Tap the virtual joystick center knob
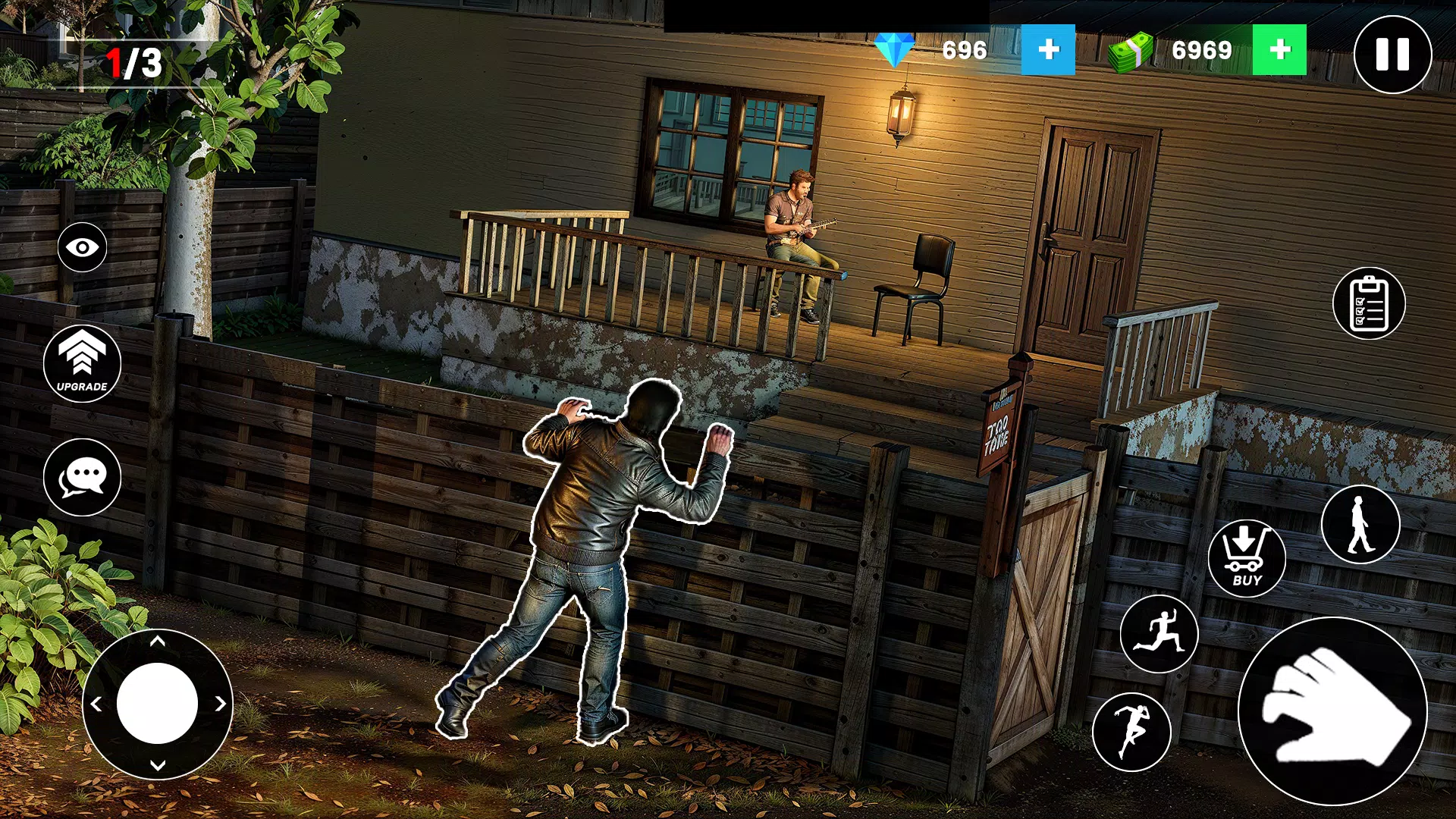This screenshot has height=819, width=1456. [x=157, y=703]
